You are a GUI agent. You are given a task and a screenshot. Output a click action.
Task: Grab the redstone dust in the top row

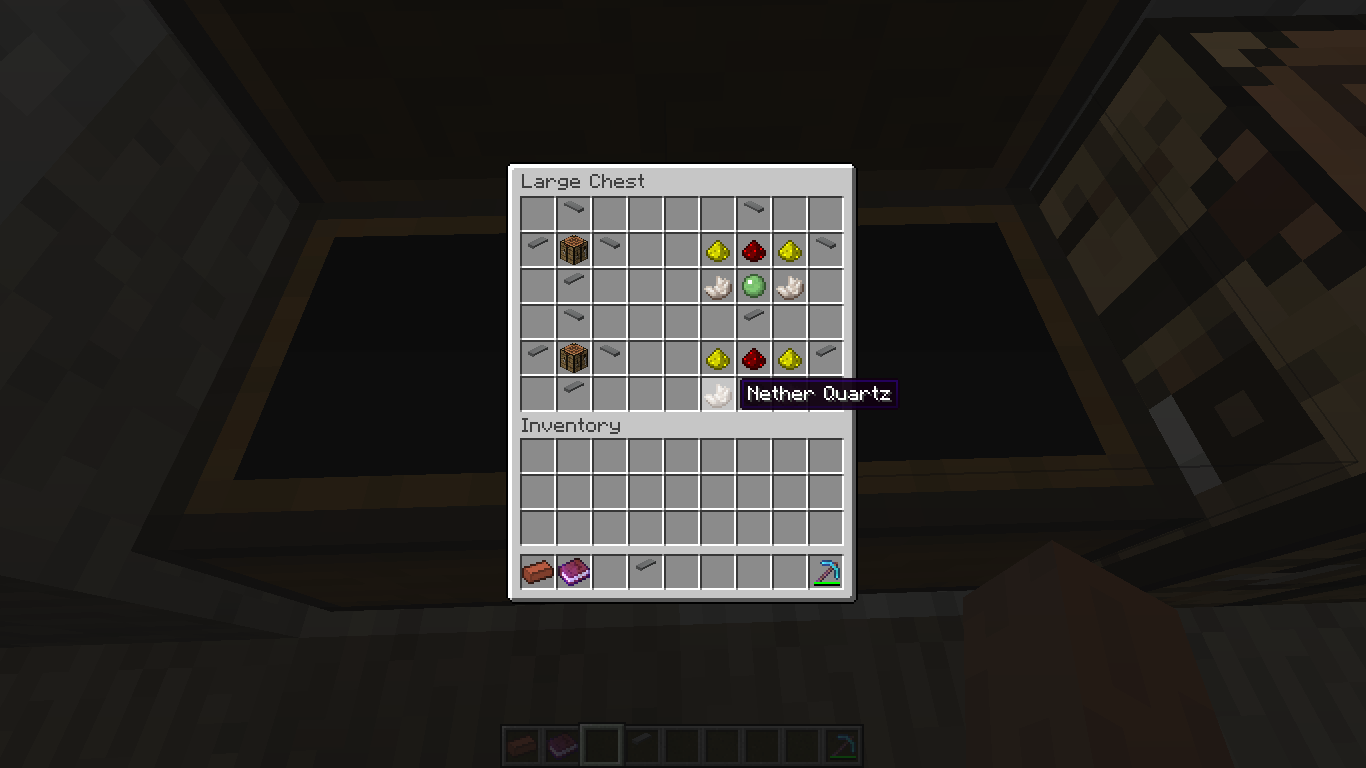point(753,250)
